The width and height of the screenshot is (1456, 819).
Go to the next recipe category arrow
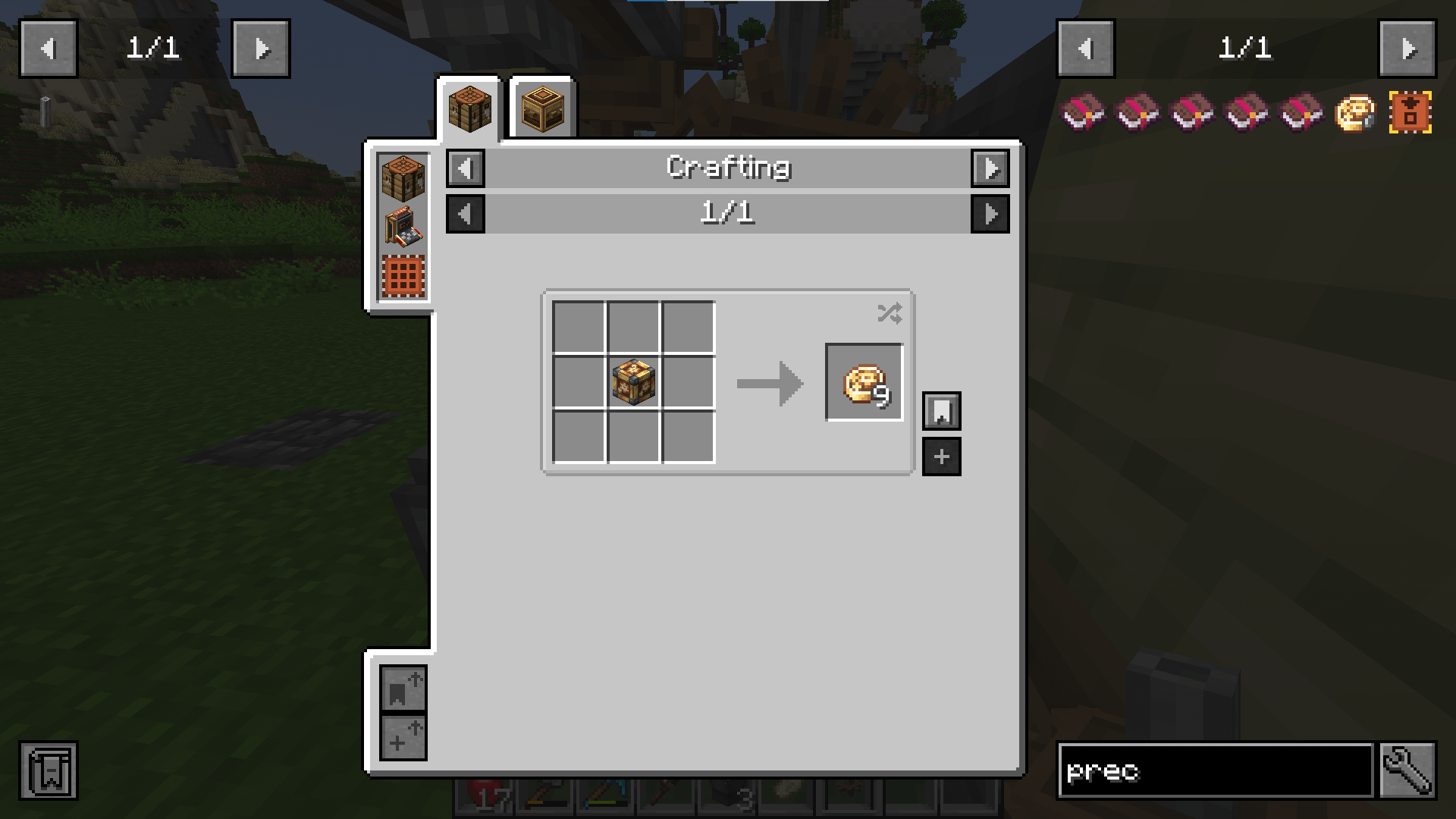coord(990,168)
